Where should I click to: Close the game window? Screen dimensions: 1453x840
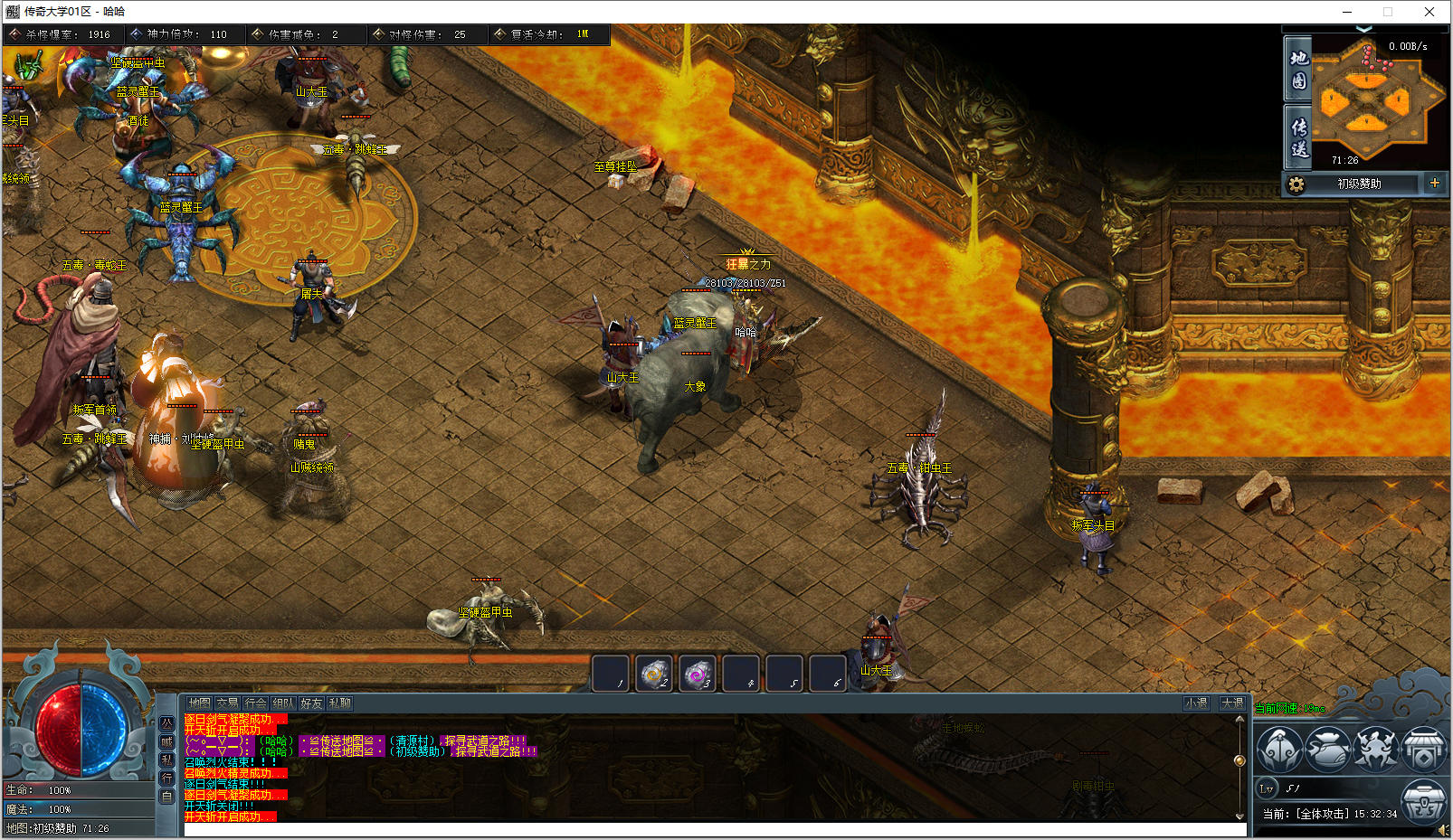tap(1429, 12)
